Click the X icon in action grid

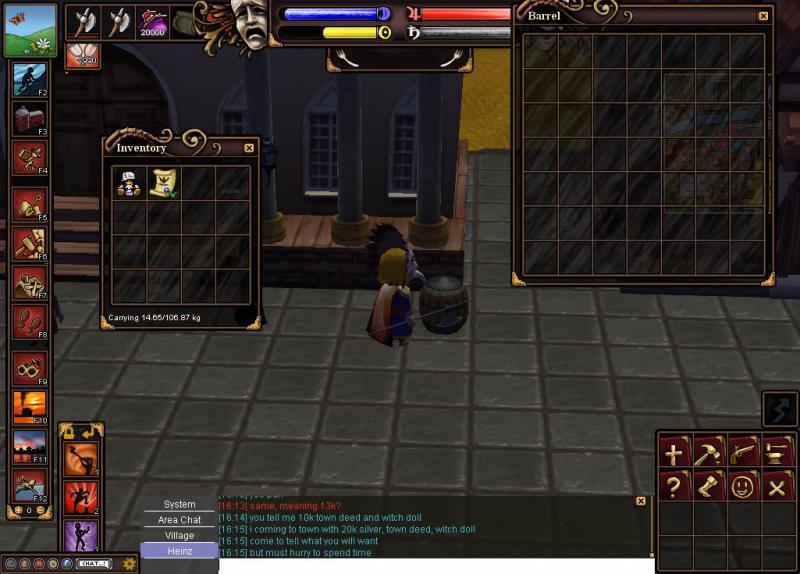coord(775,487)
